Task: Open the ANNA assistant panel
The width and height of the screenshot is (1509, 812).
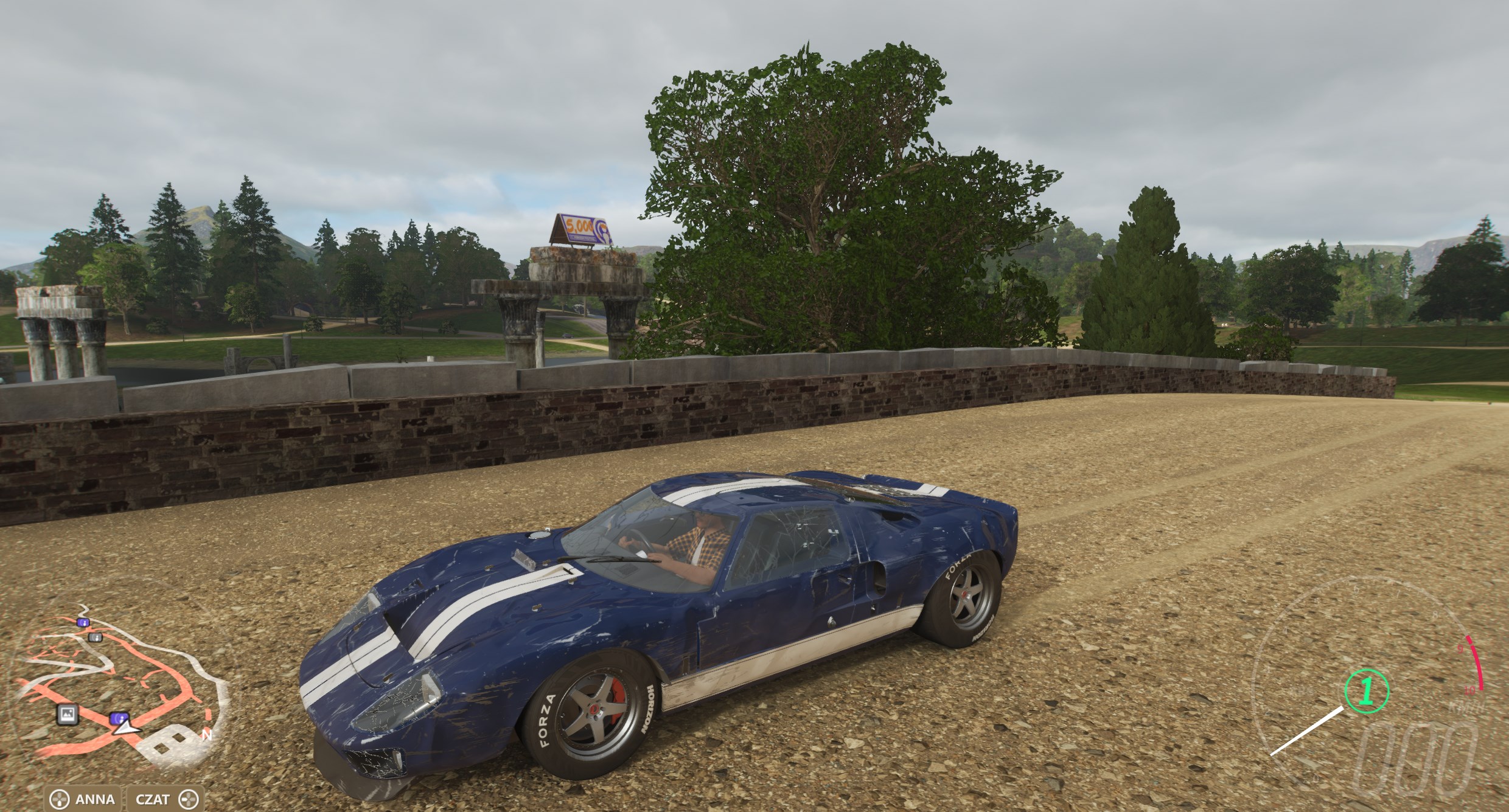Action: (85, 799)
